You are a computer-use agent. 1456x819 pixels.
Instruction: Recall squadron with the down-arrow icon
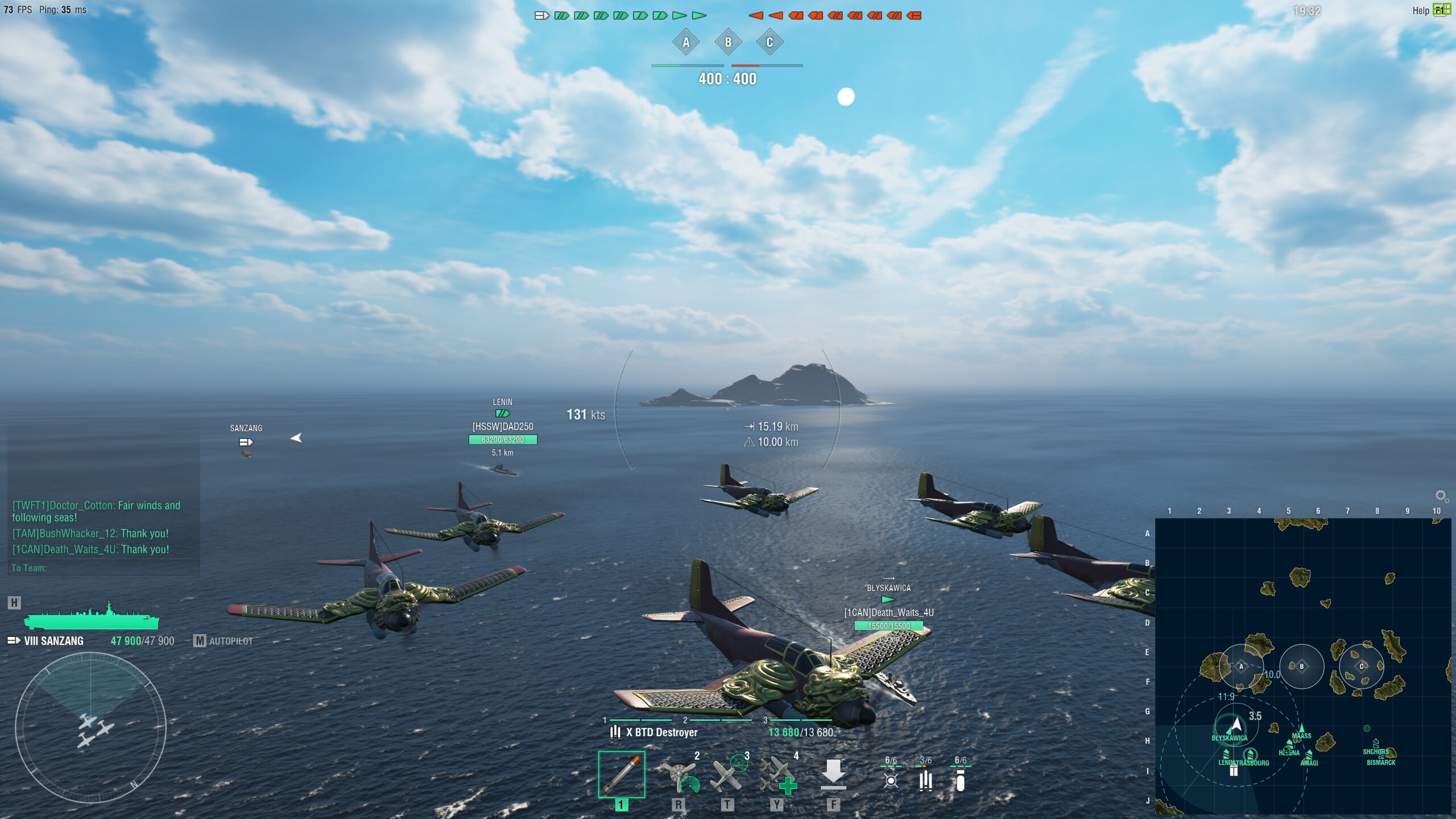point(833,774)
